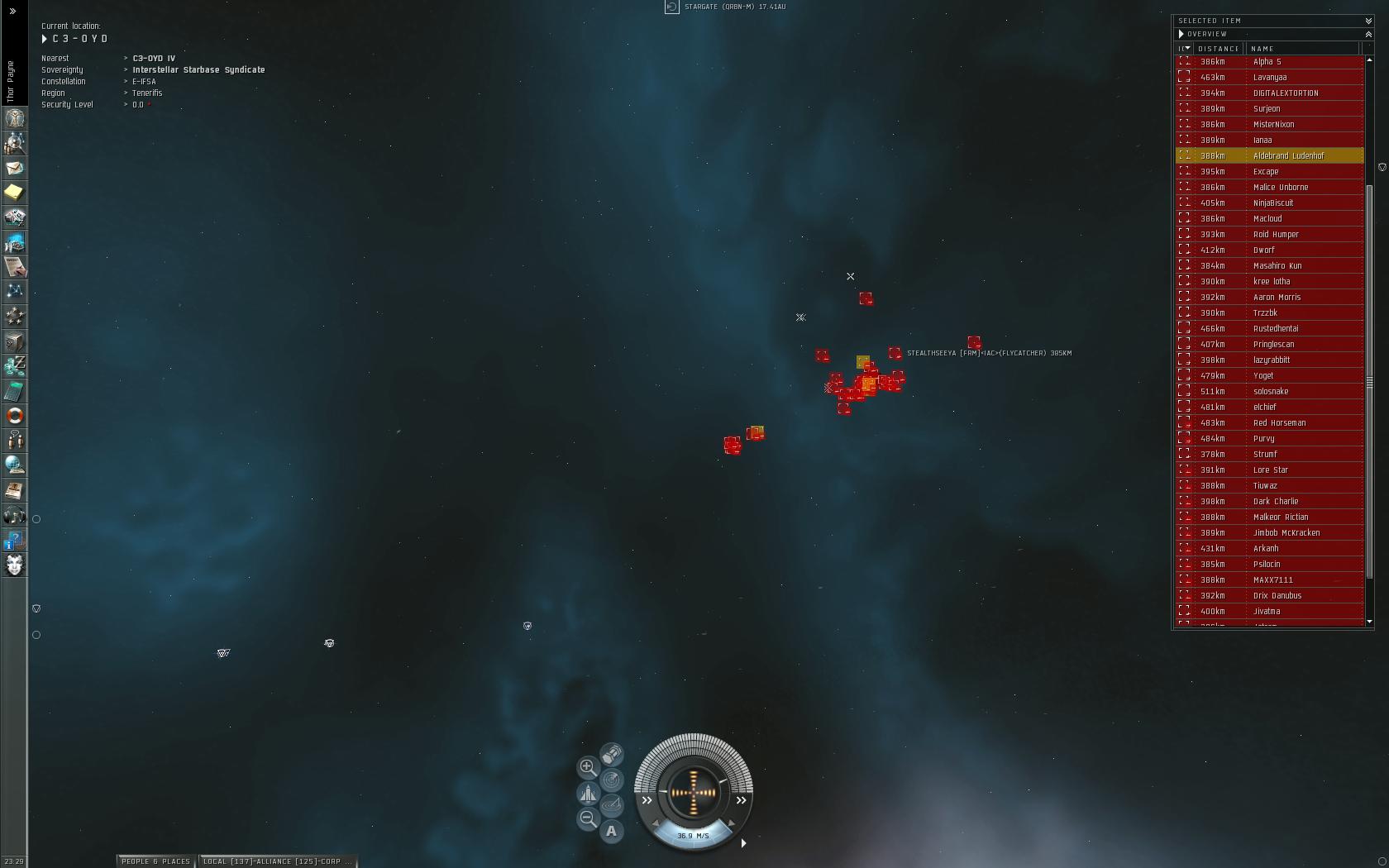Open the lifebuoy help icon
This screenshot has width=1389, height=868.
15,416
